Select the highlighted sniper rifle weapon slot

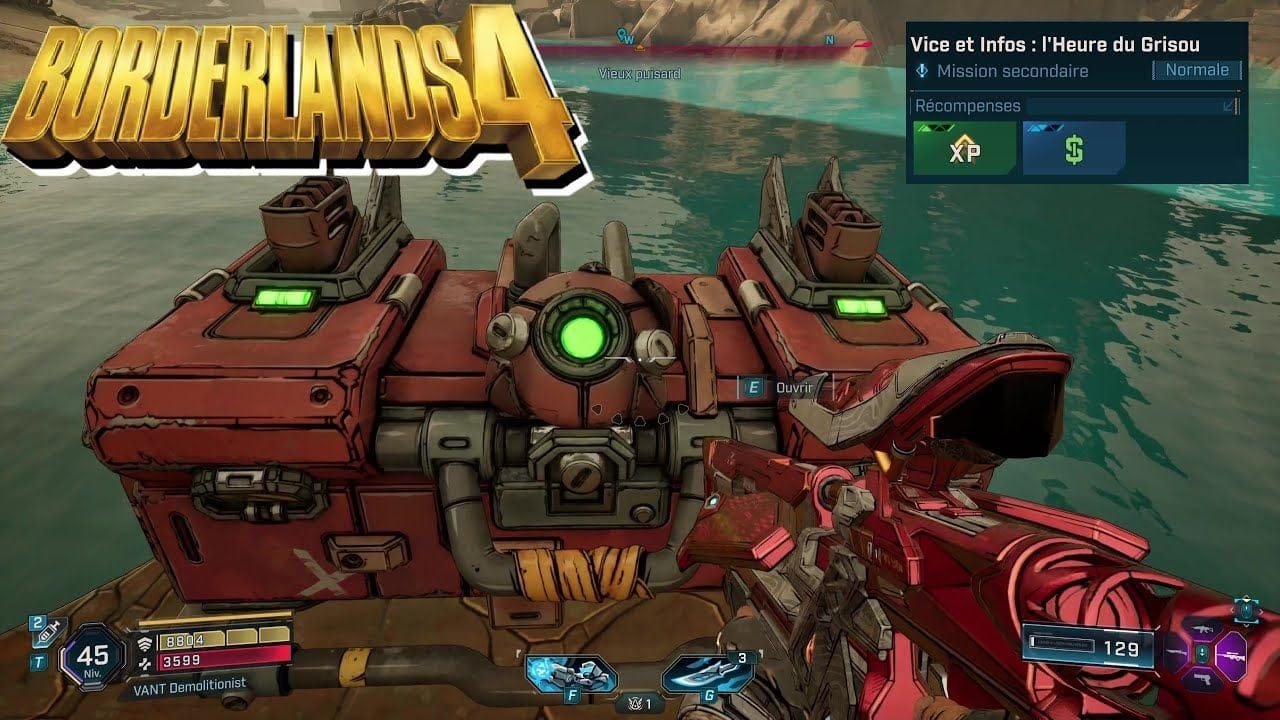tap(1230, 656)
